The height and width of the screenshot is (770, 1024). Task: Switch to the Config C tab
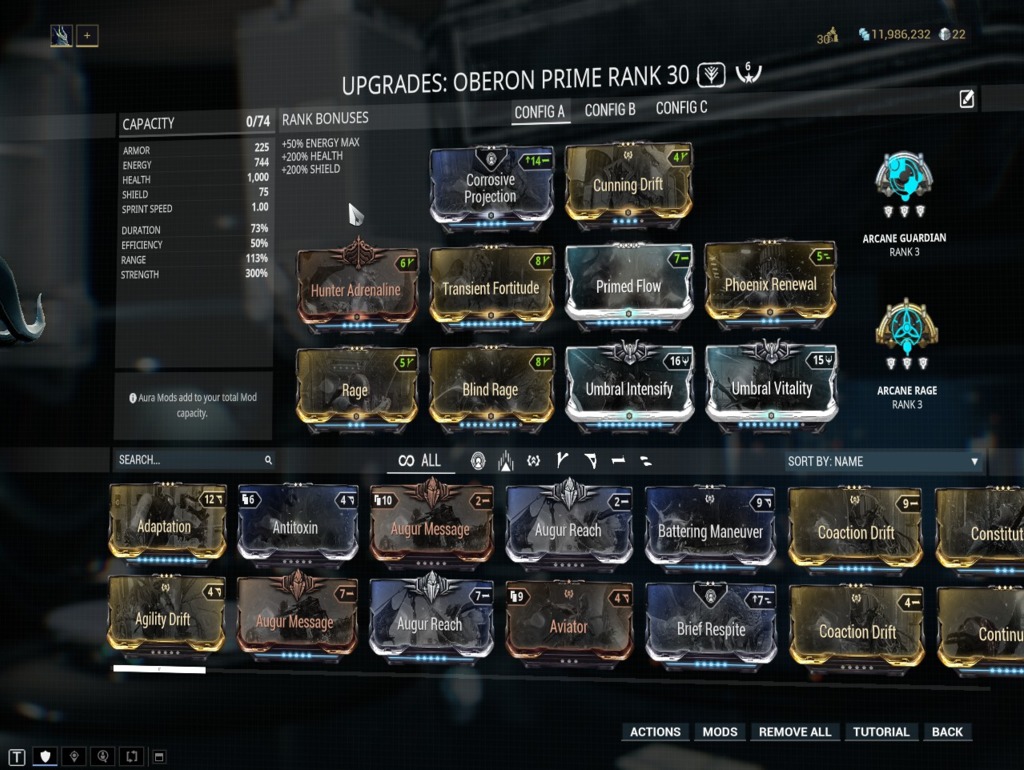click(x=681, y=108)
